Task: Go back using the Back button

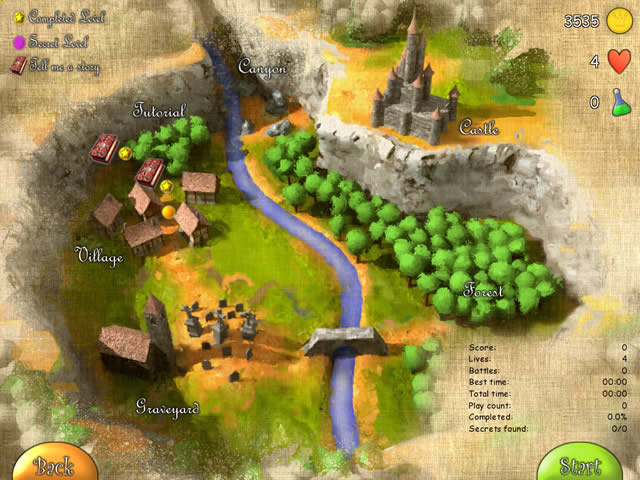Action: pos(52,463)
